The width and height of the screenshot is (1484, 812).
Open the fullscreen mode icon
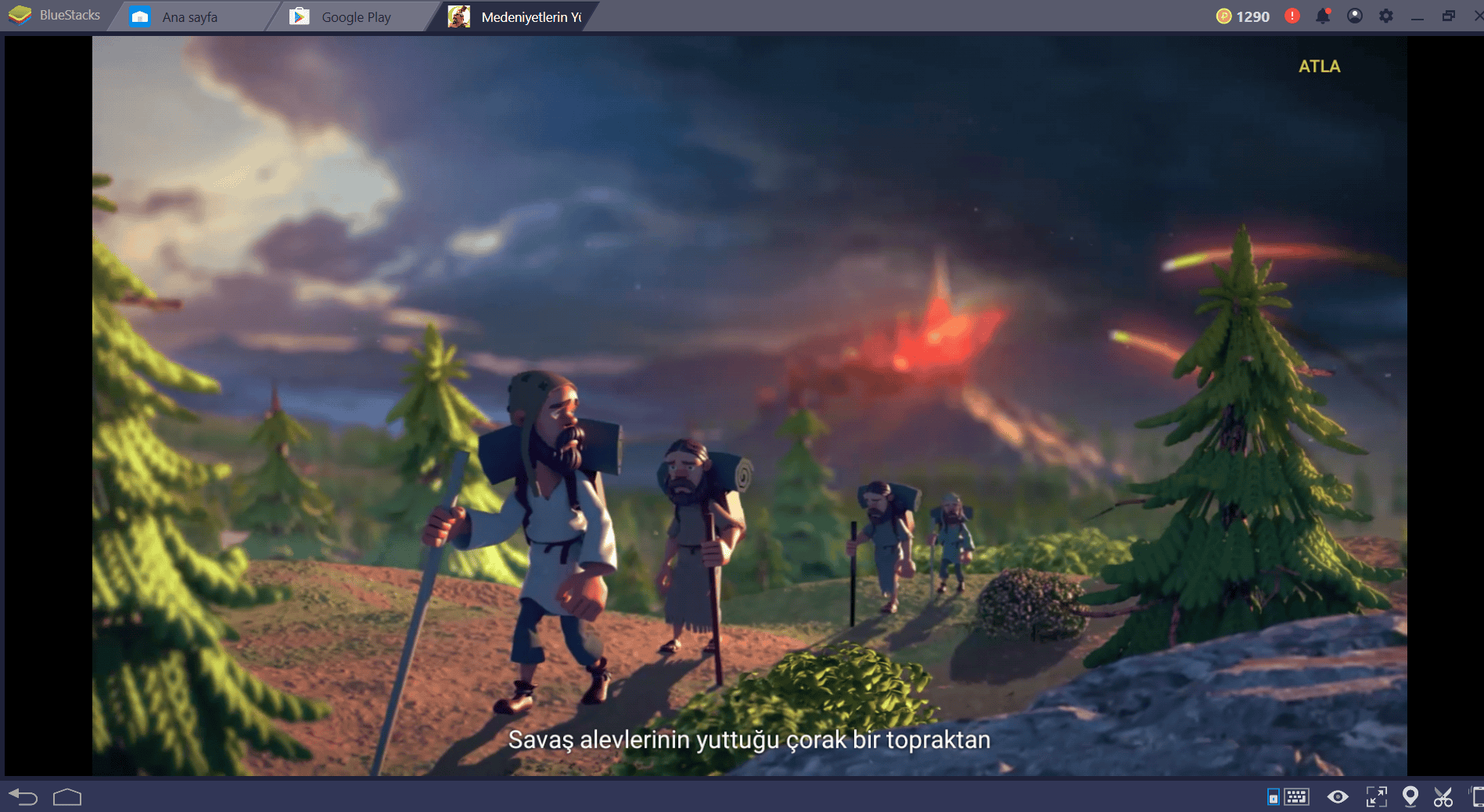point(1376,797)
